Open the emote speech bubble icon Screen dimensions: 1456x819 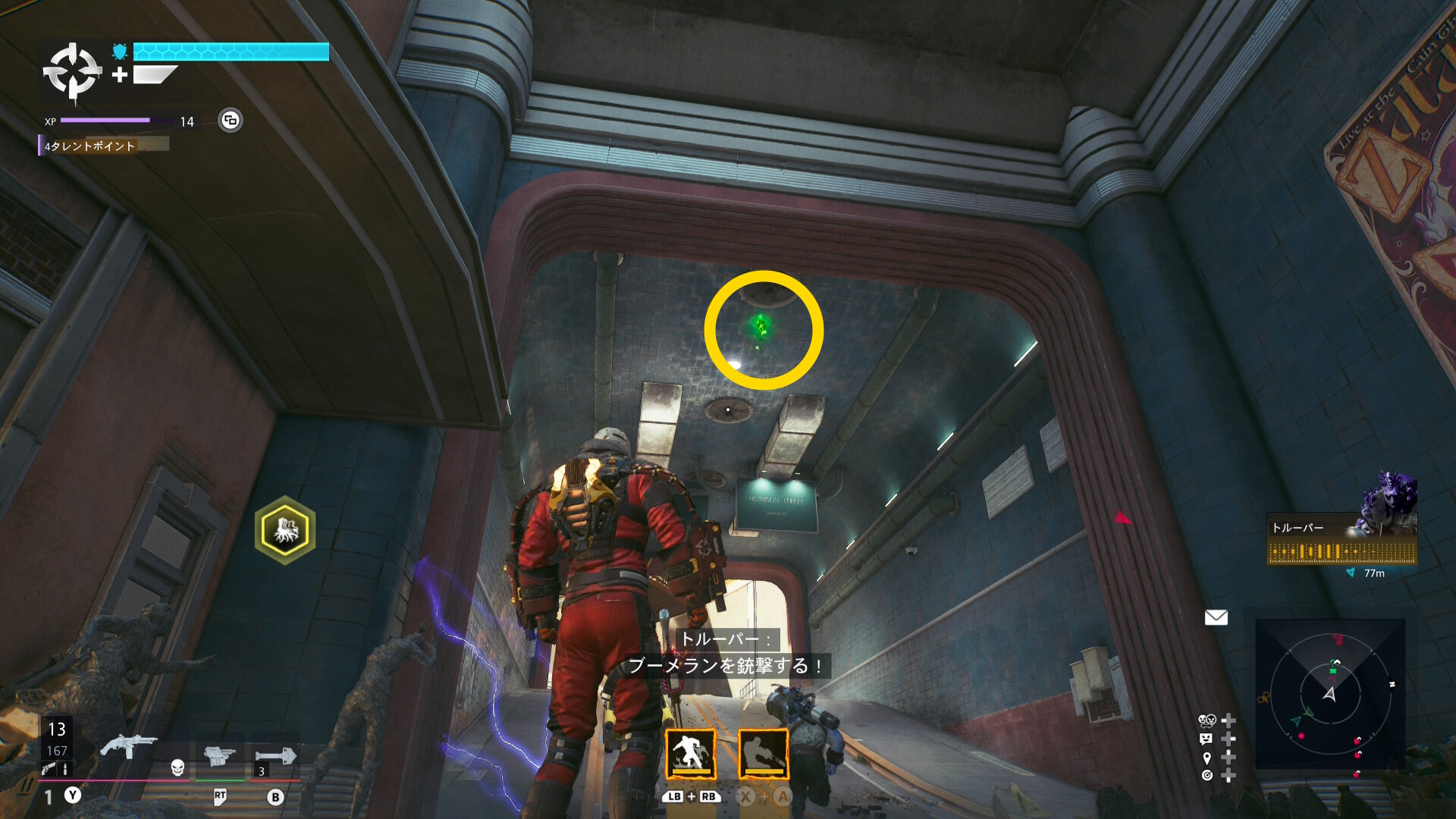[1207, 739]
